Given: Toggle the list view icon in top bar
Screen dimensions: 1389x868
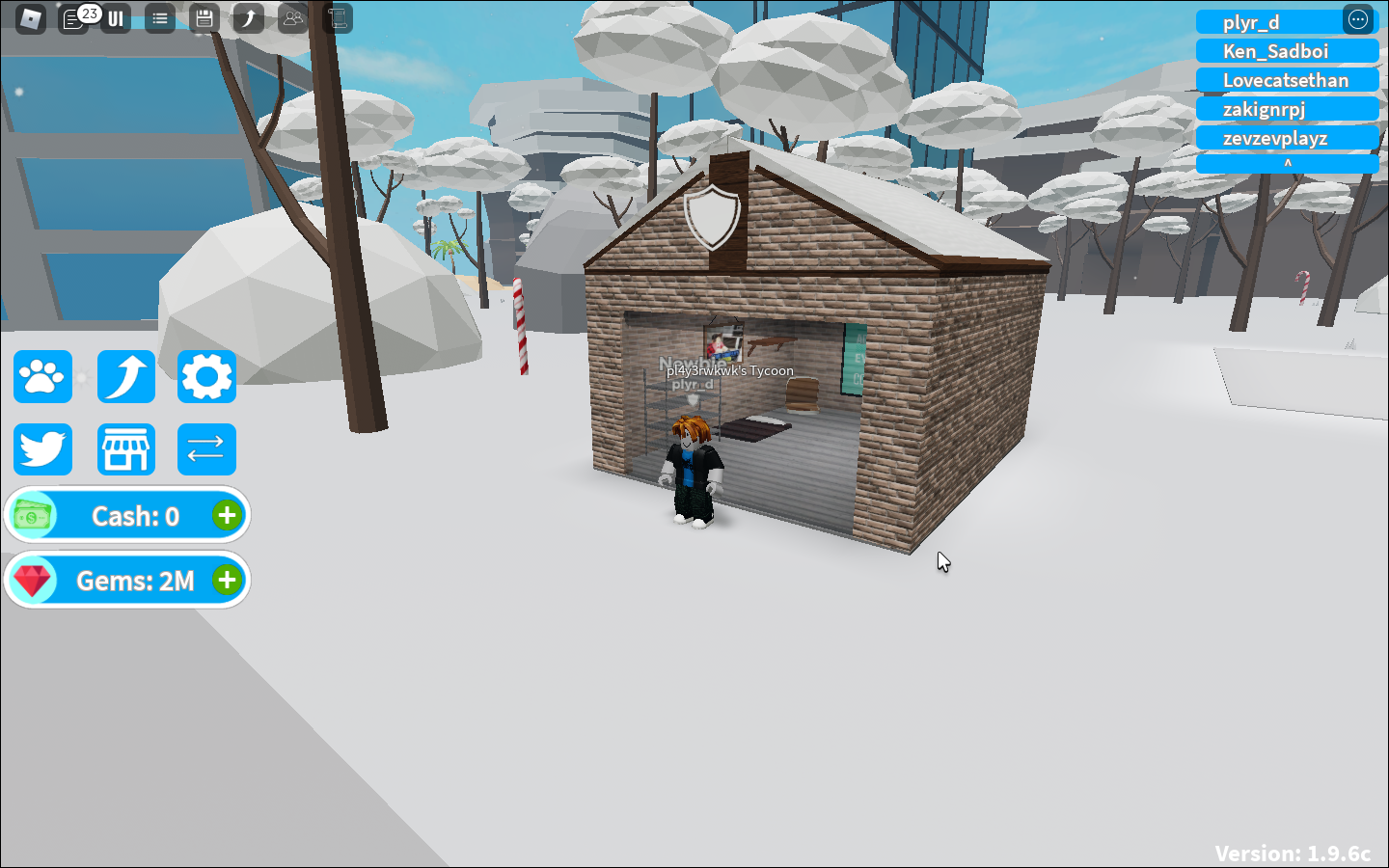Looking at the screenshot, I should [x=159, y=19].
